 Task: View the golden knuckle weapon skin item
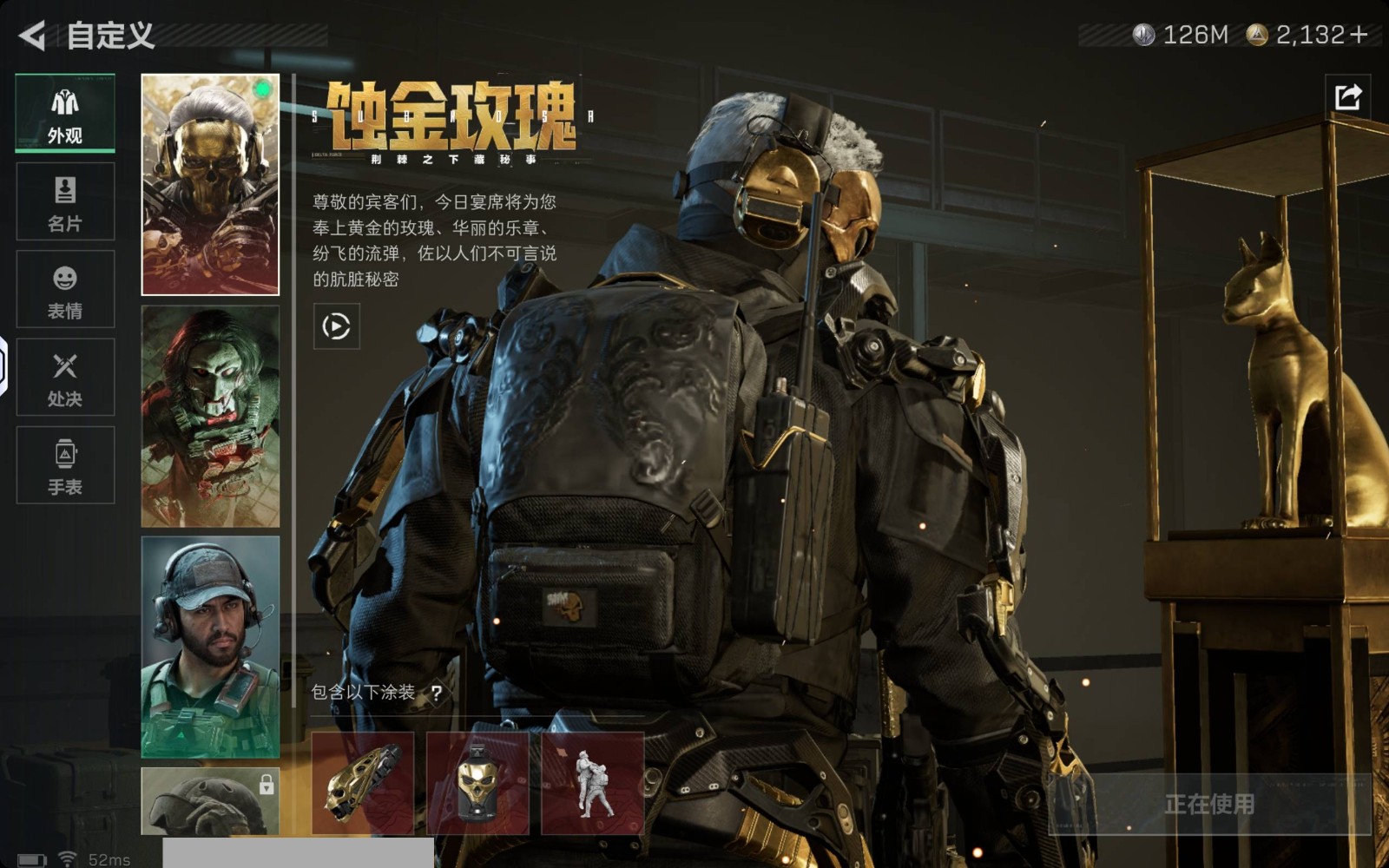(x=363, y=783)
